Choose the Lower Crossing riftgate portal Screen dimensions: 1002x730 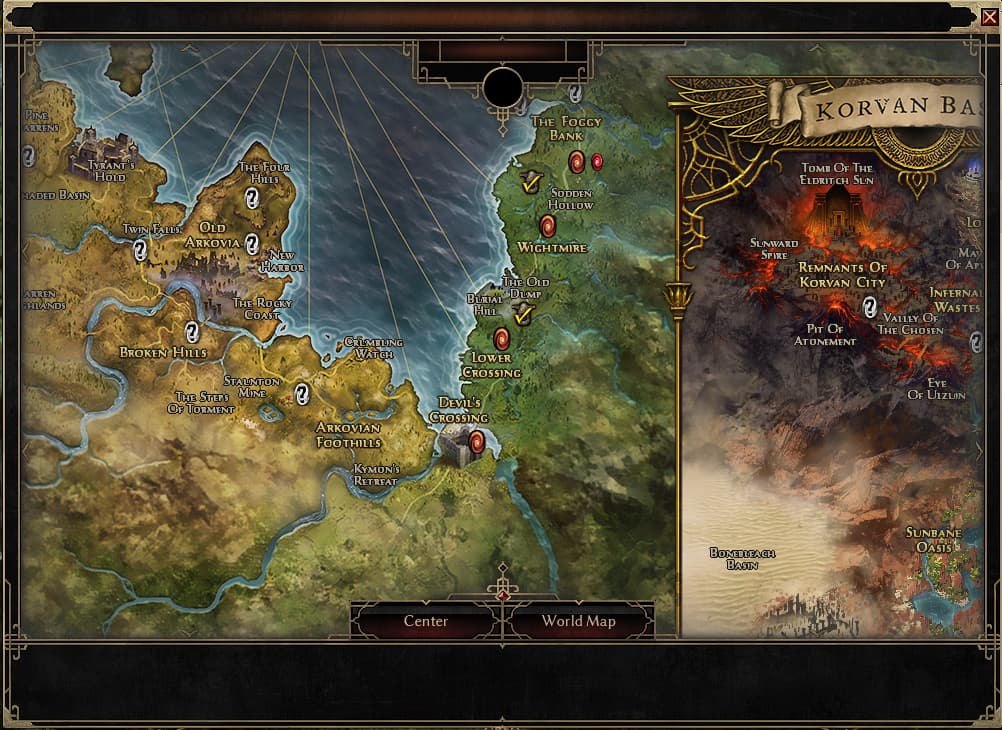coord(501,338)
